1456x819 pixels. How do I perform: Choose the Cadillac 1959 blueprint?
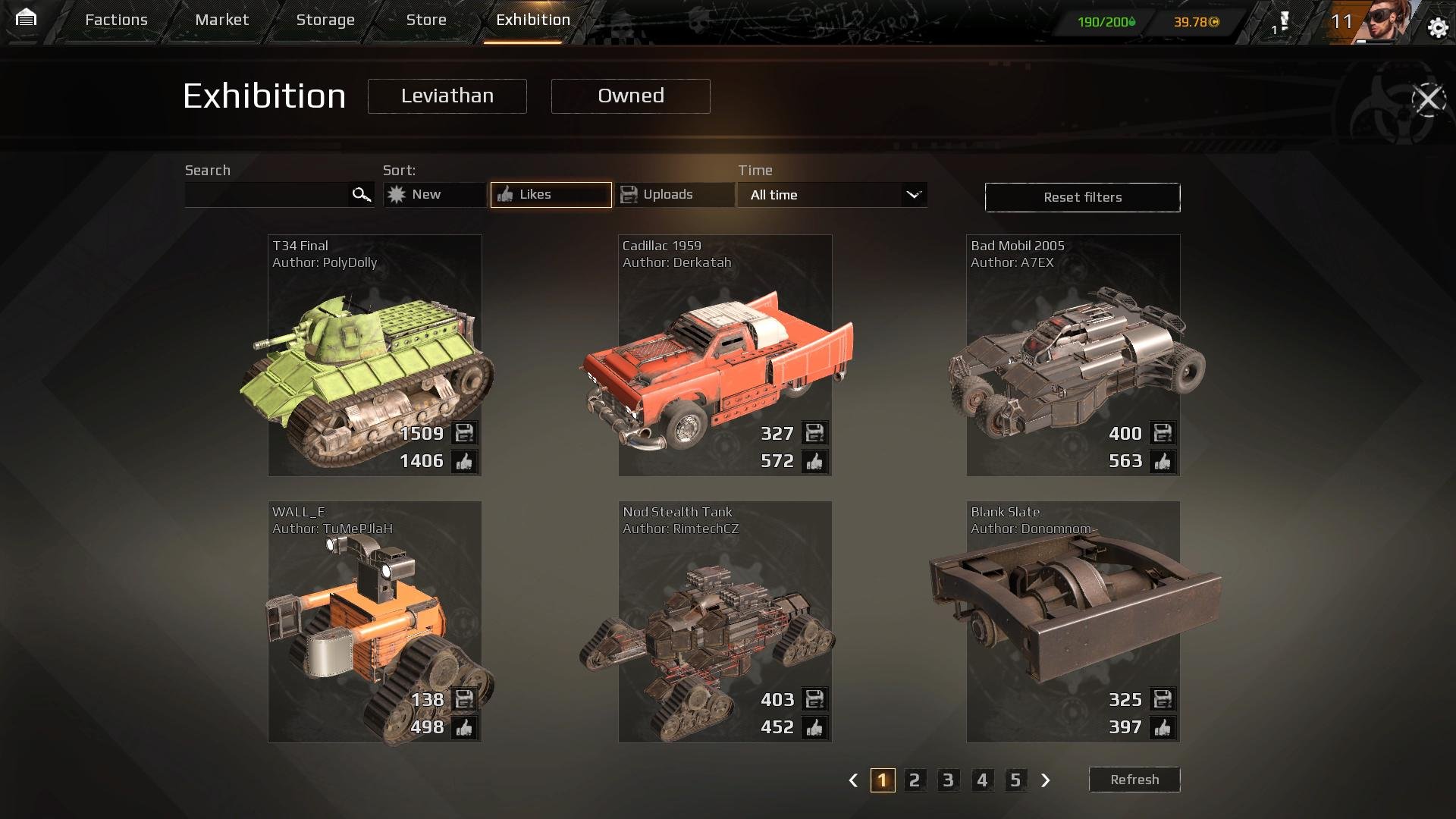[725, 355]
